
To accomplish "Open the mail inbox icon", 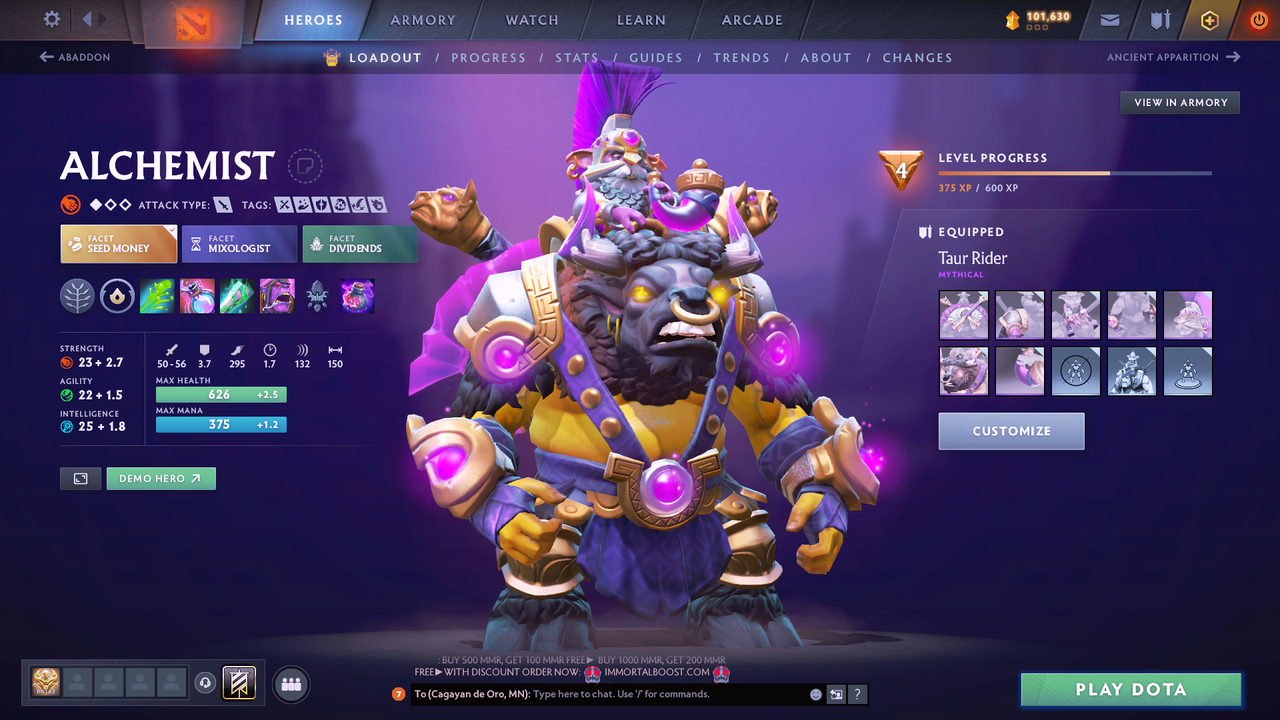I will (1108, 19).
